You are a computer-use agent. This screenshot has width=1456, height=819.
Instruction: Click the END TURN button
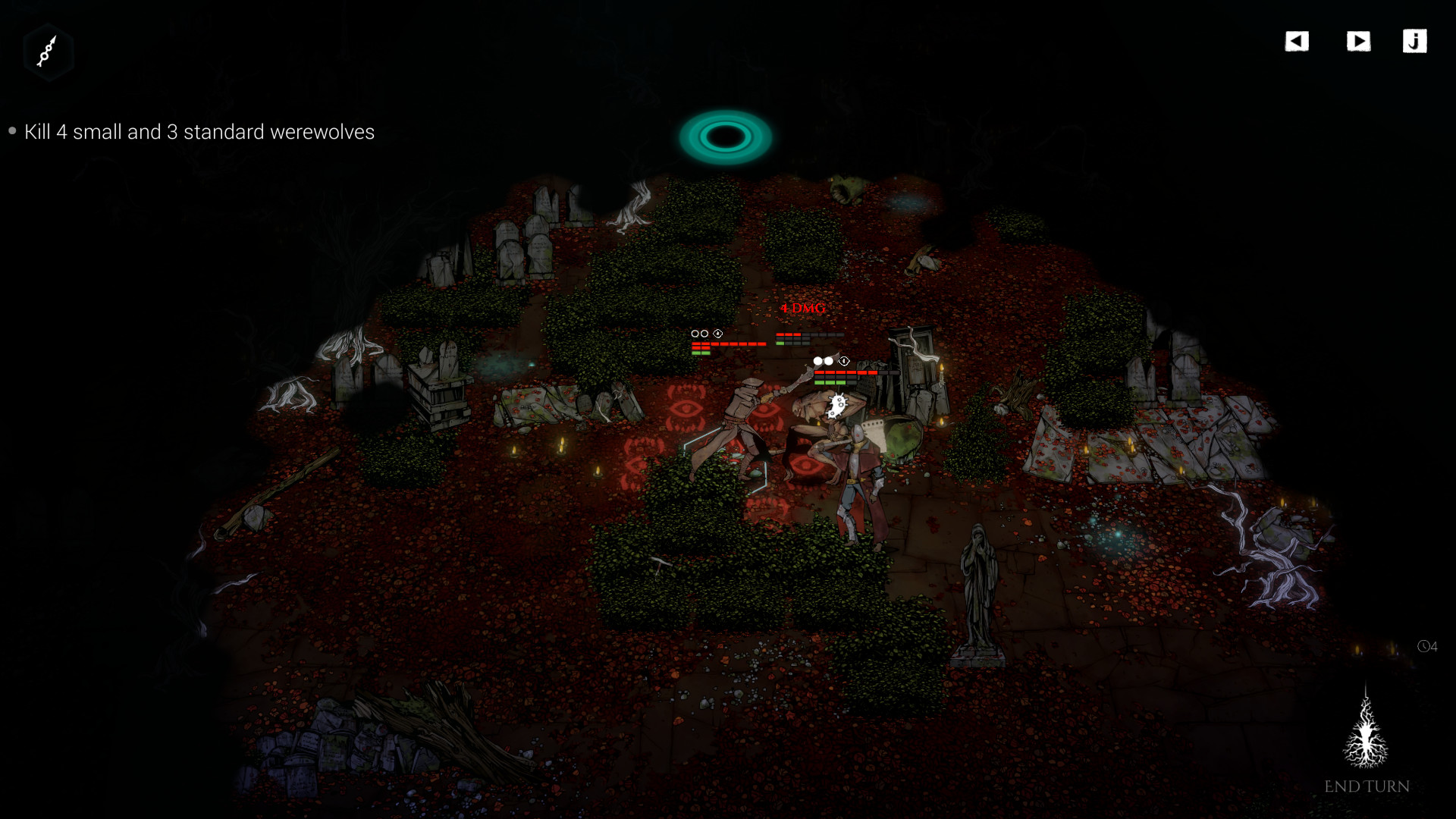(1368, 786)
